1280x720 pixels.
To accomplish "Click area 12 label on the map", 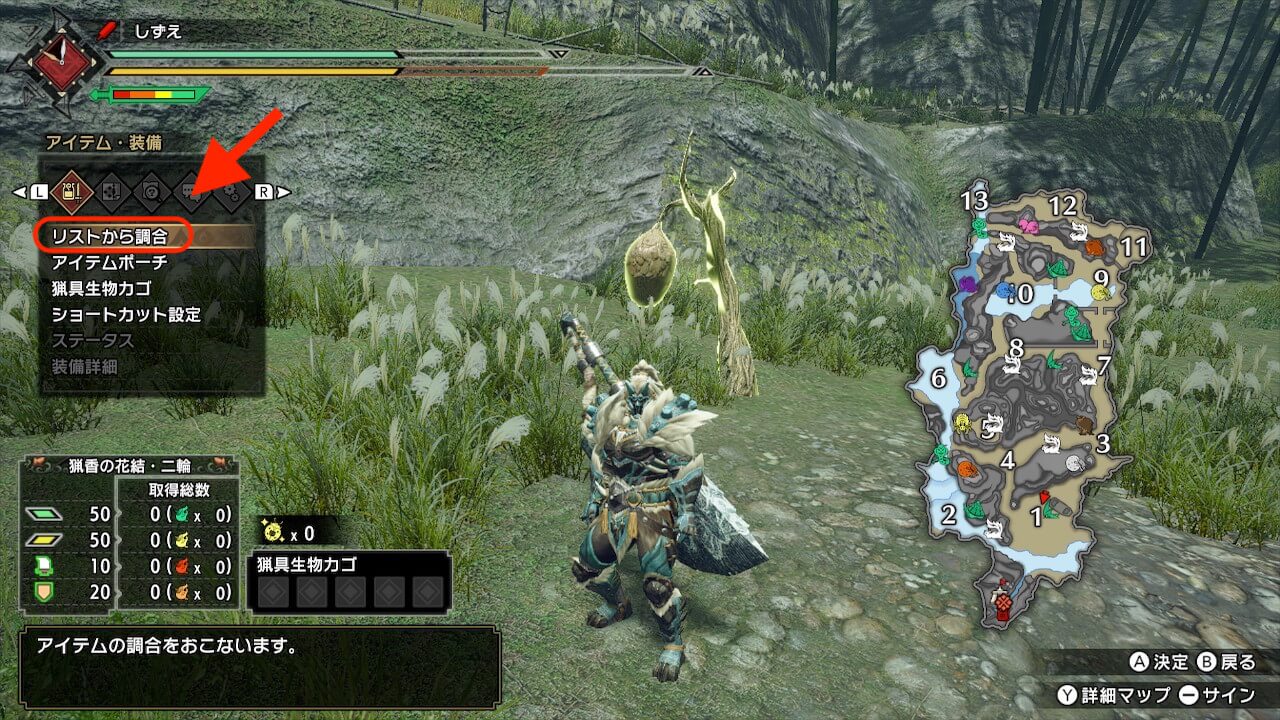I will [x=1062, y=206].
